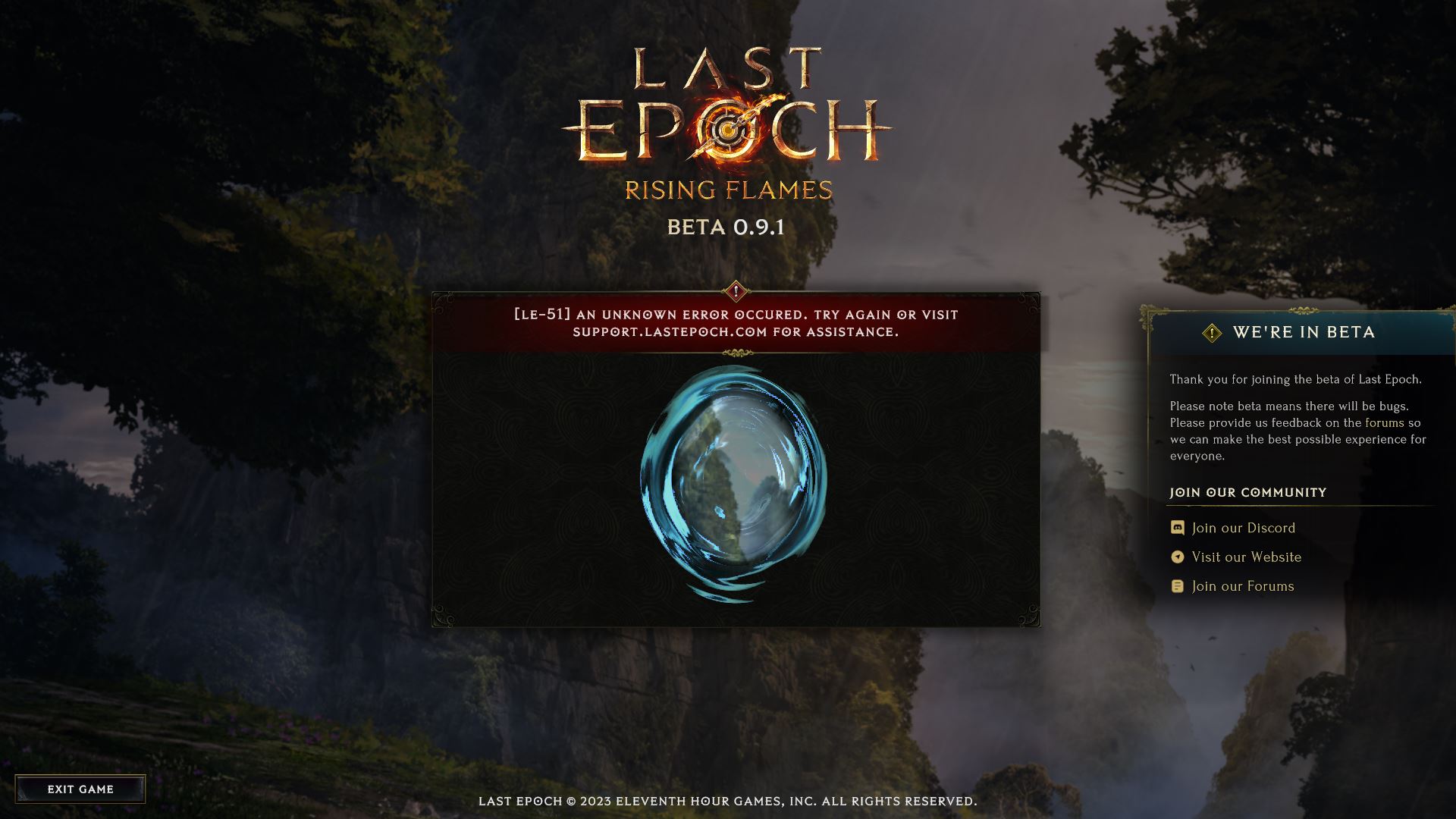
Task: Click the Last Epoch flaming clock logo
Action: [x=728, y=129]
